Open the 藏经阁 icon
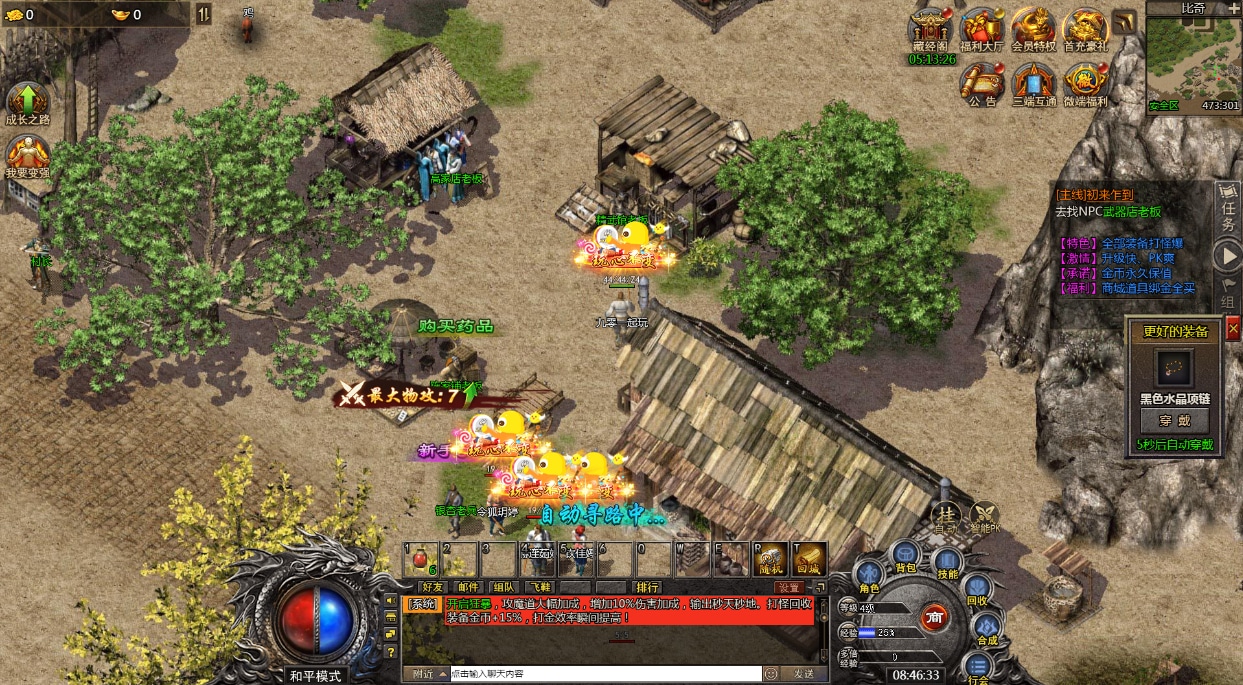Viewport: 1243px width, 685px height. [930, 28]
